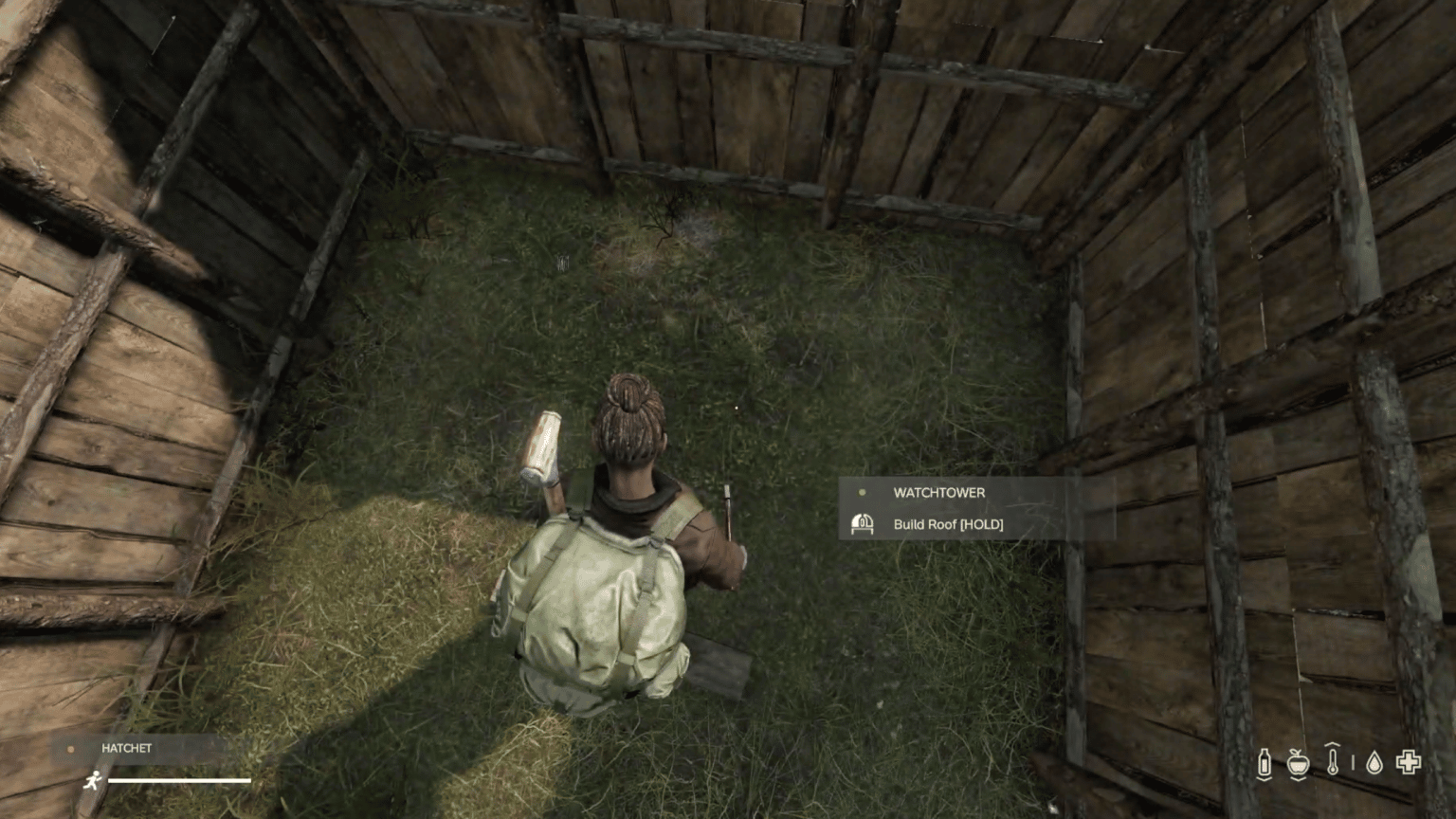The height and width of the screenshot is (819, 1456).
Task: Open the medical cross health status icon
Action: point(1409,761)
